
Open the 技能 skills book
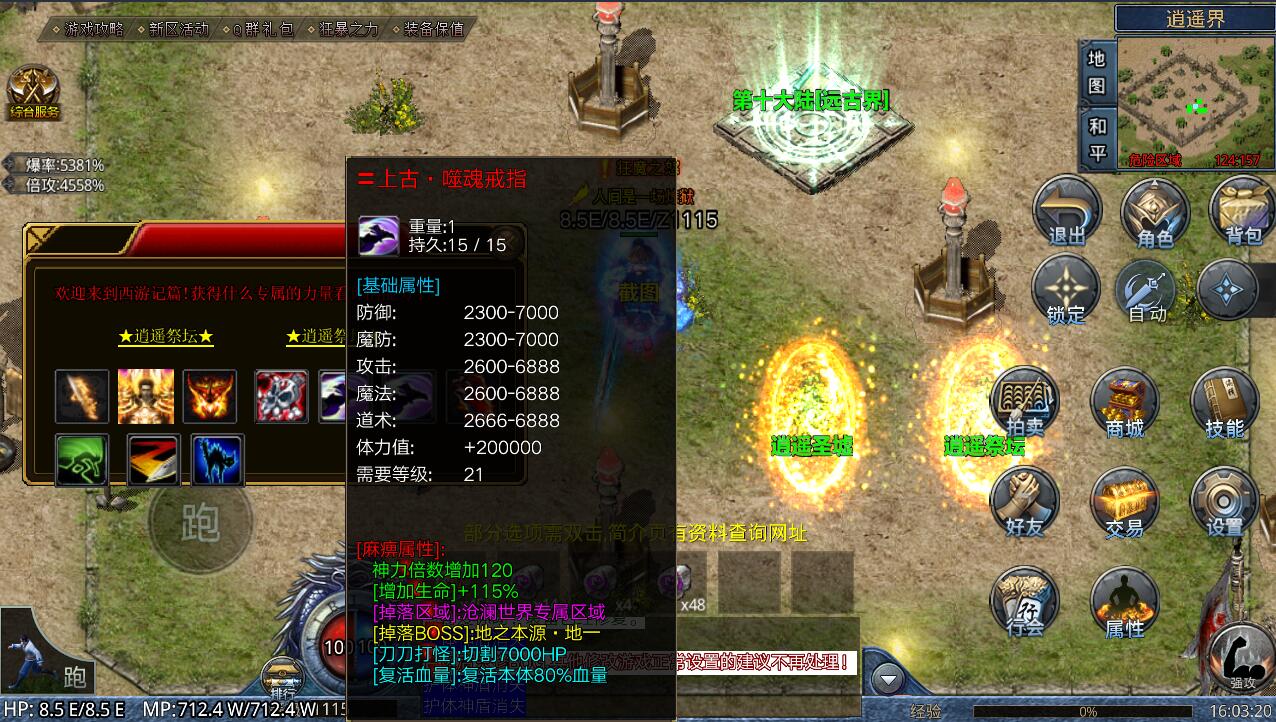tap(1224, 403)
